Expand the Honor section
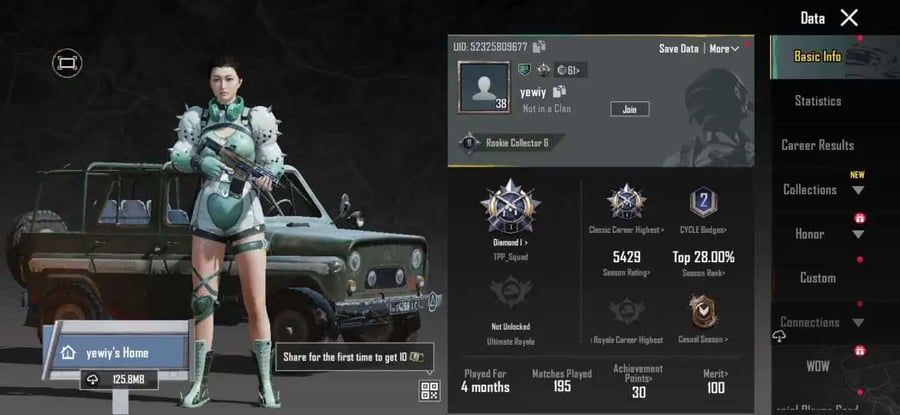 pyautogui.click(x=822, y=234)
